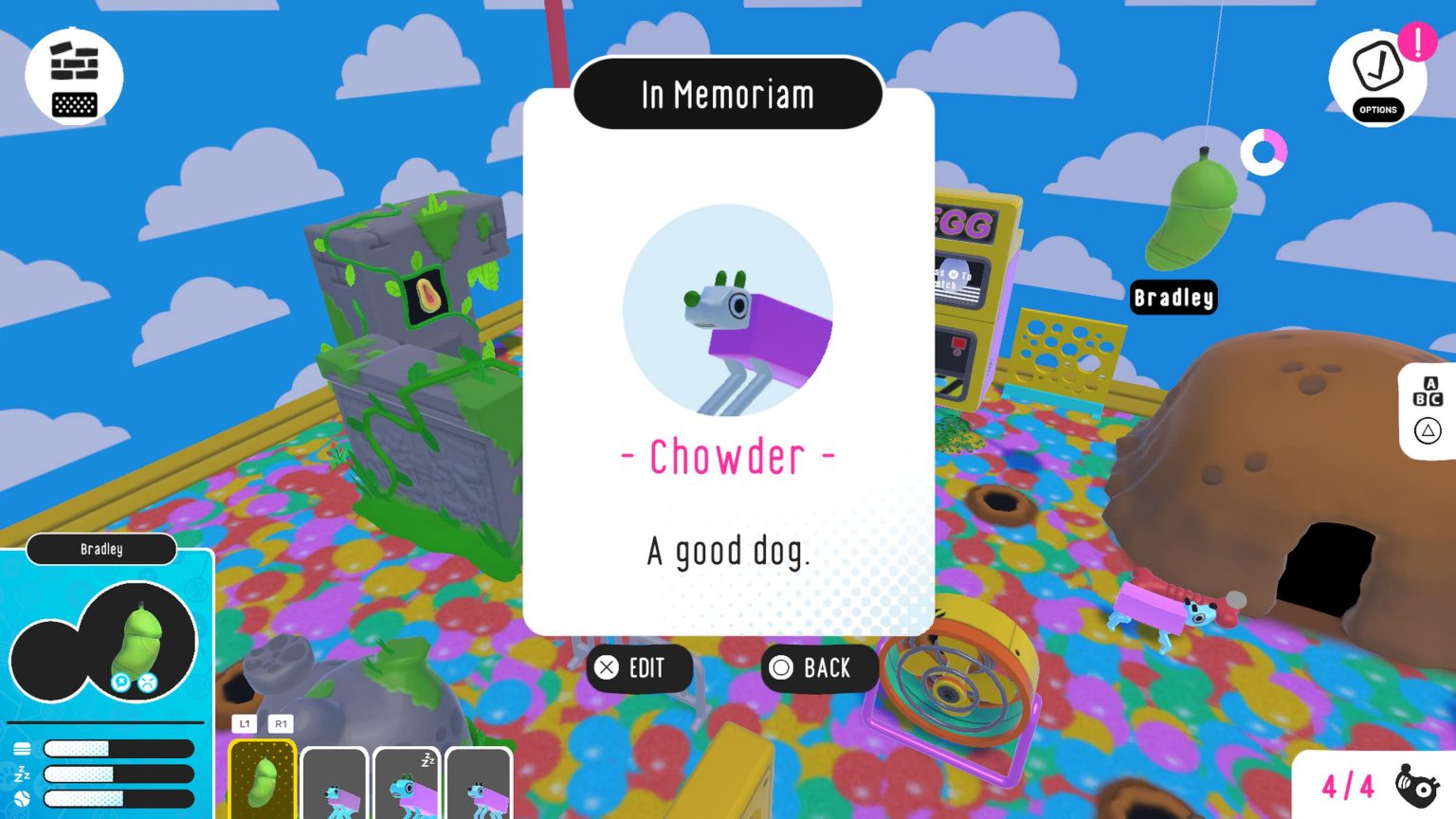Click the angry face status icon on Bradley's portrait

point(147,682)
